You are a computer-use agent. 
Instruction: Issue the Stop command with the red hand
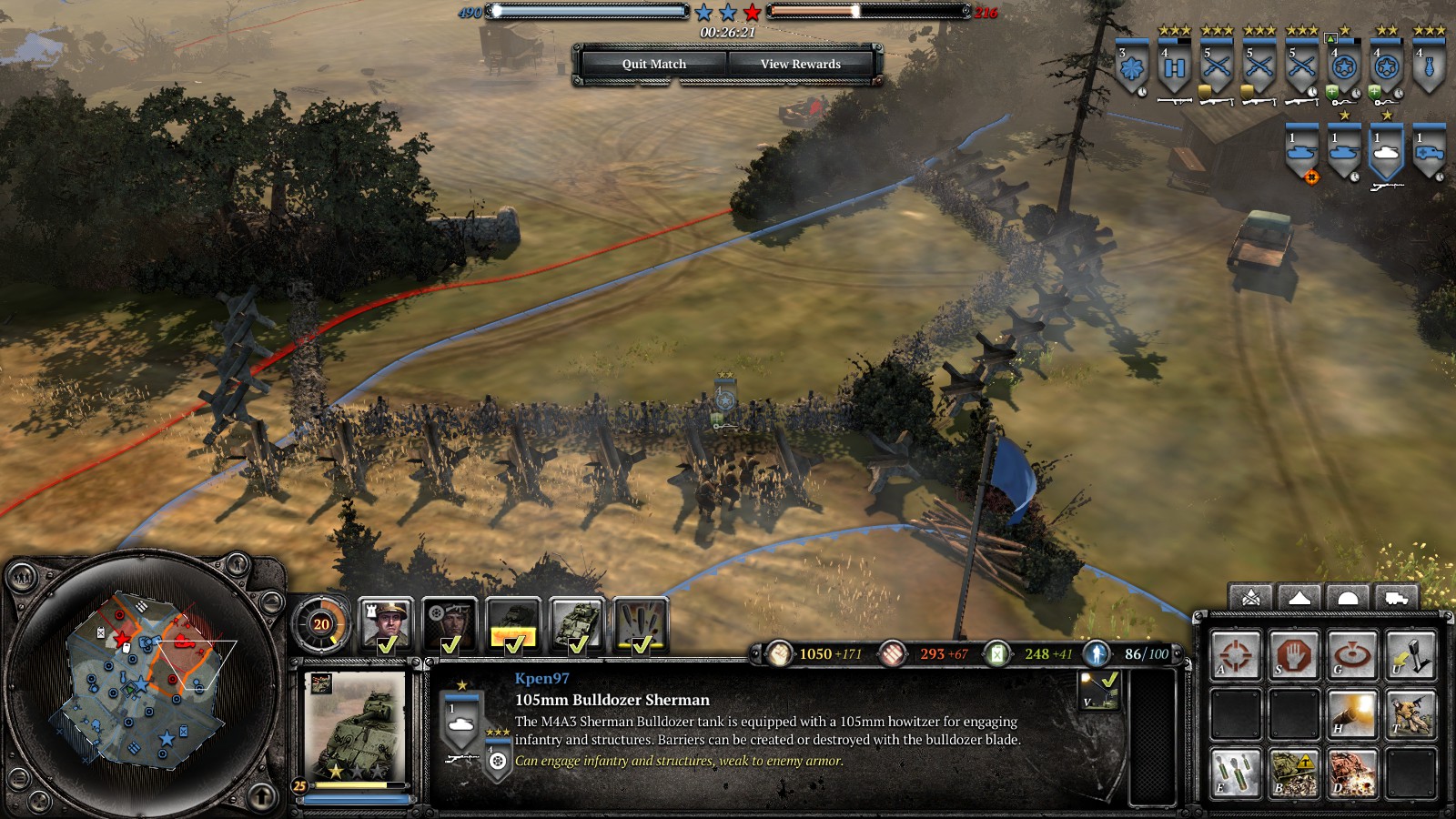click(x=1293, y=655)
